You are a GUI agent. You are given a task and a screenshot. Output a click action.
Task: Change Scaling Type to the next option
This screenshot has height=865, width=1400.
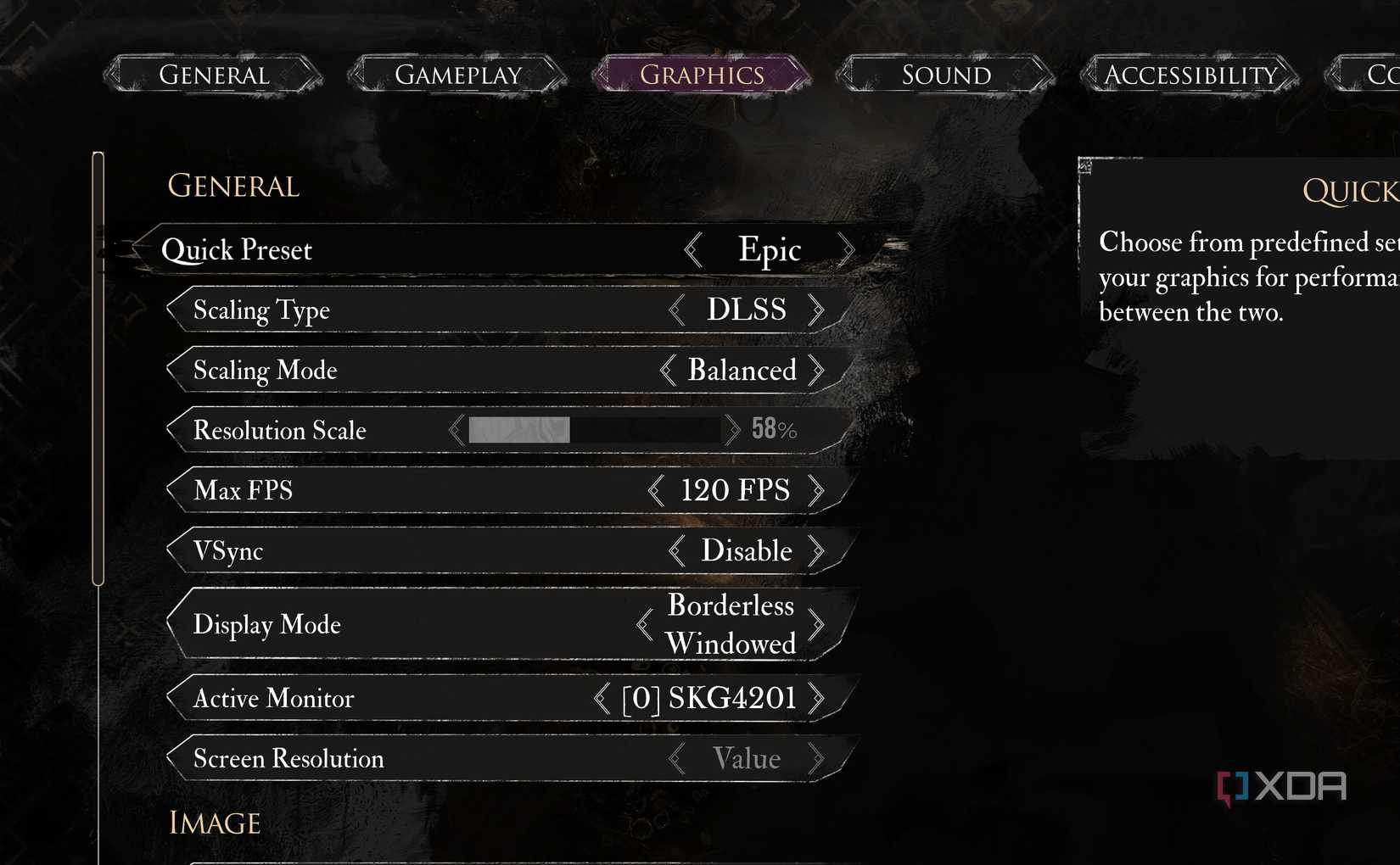tap(816, 310)
